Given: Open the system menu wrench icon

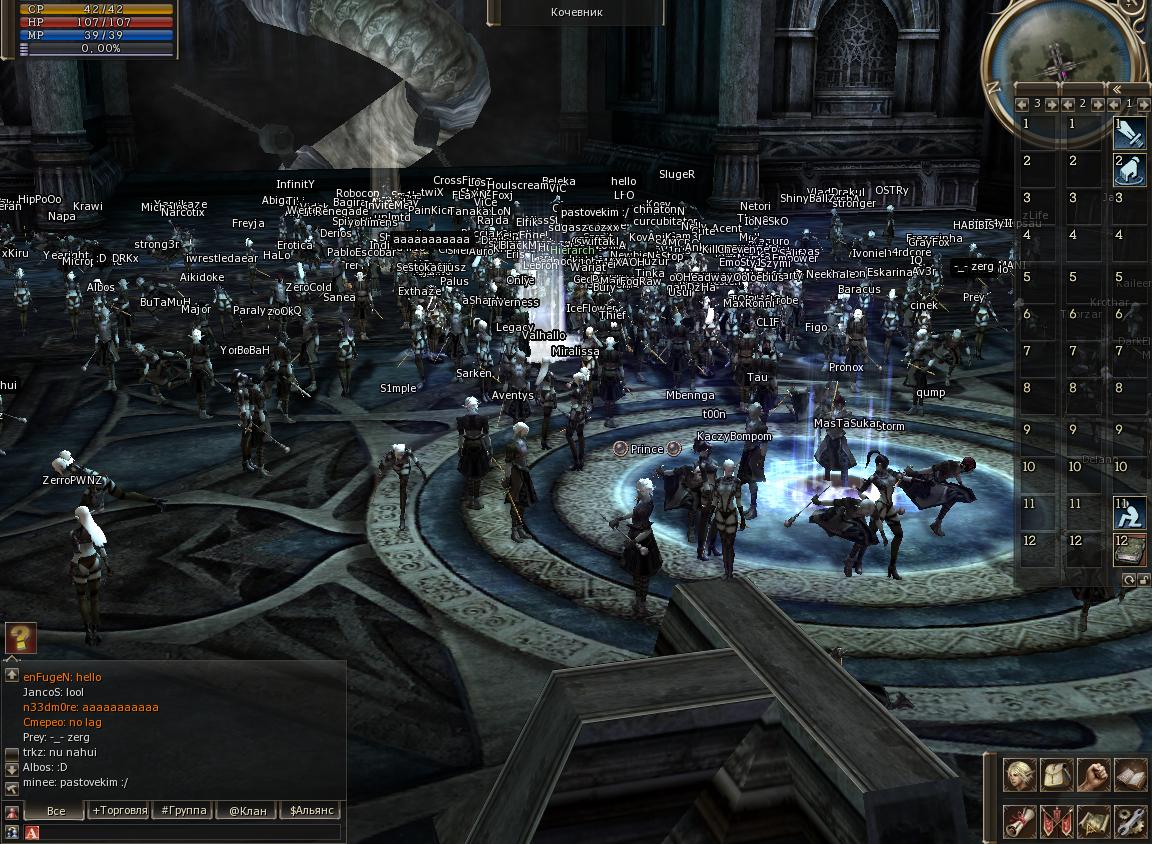Looking at the screenshot, I should (1130, 820).
